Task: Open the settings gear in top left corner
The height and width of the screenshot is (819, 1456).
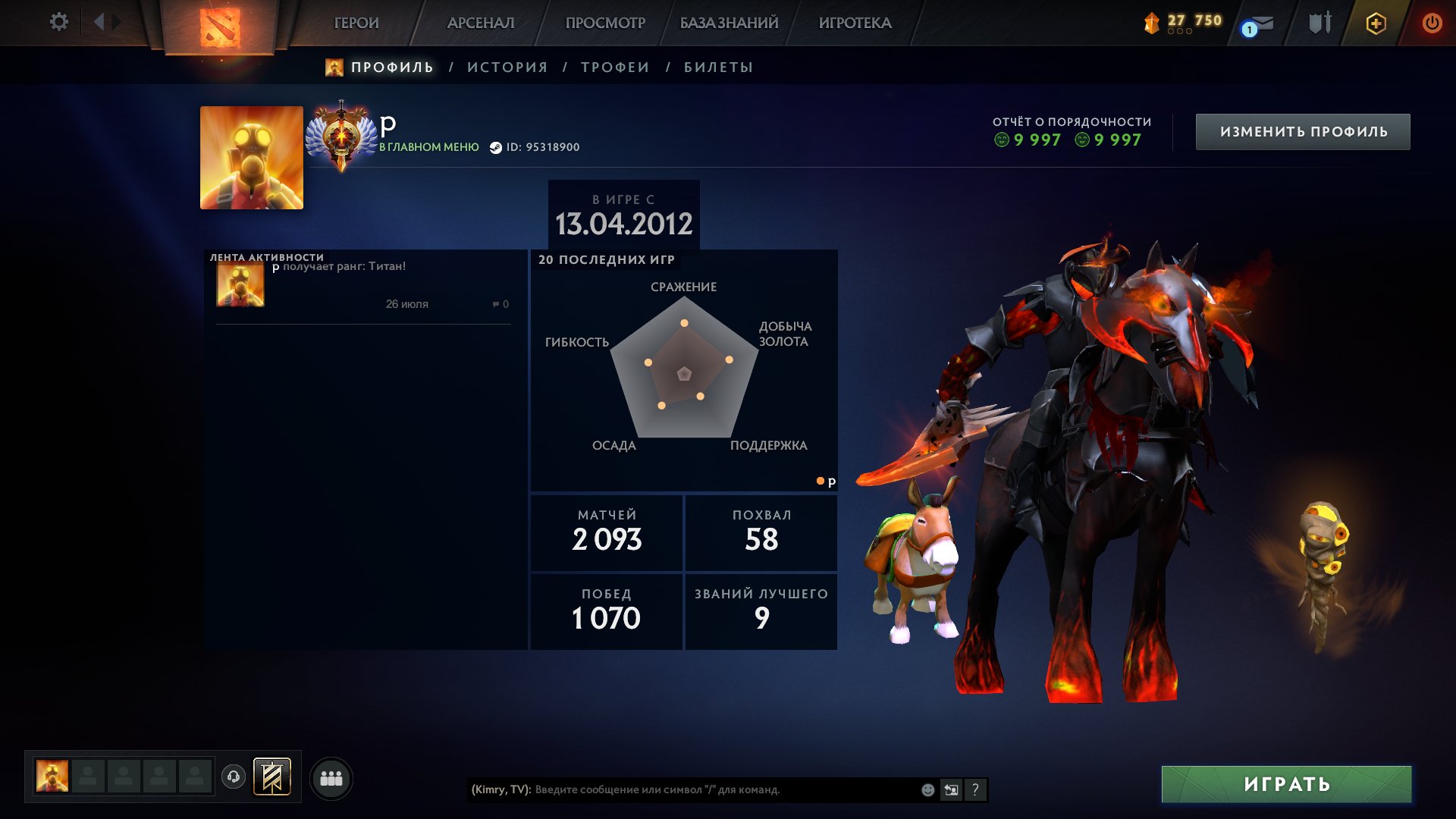Action: point(59,22)
